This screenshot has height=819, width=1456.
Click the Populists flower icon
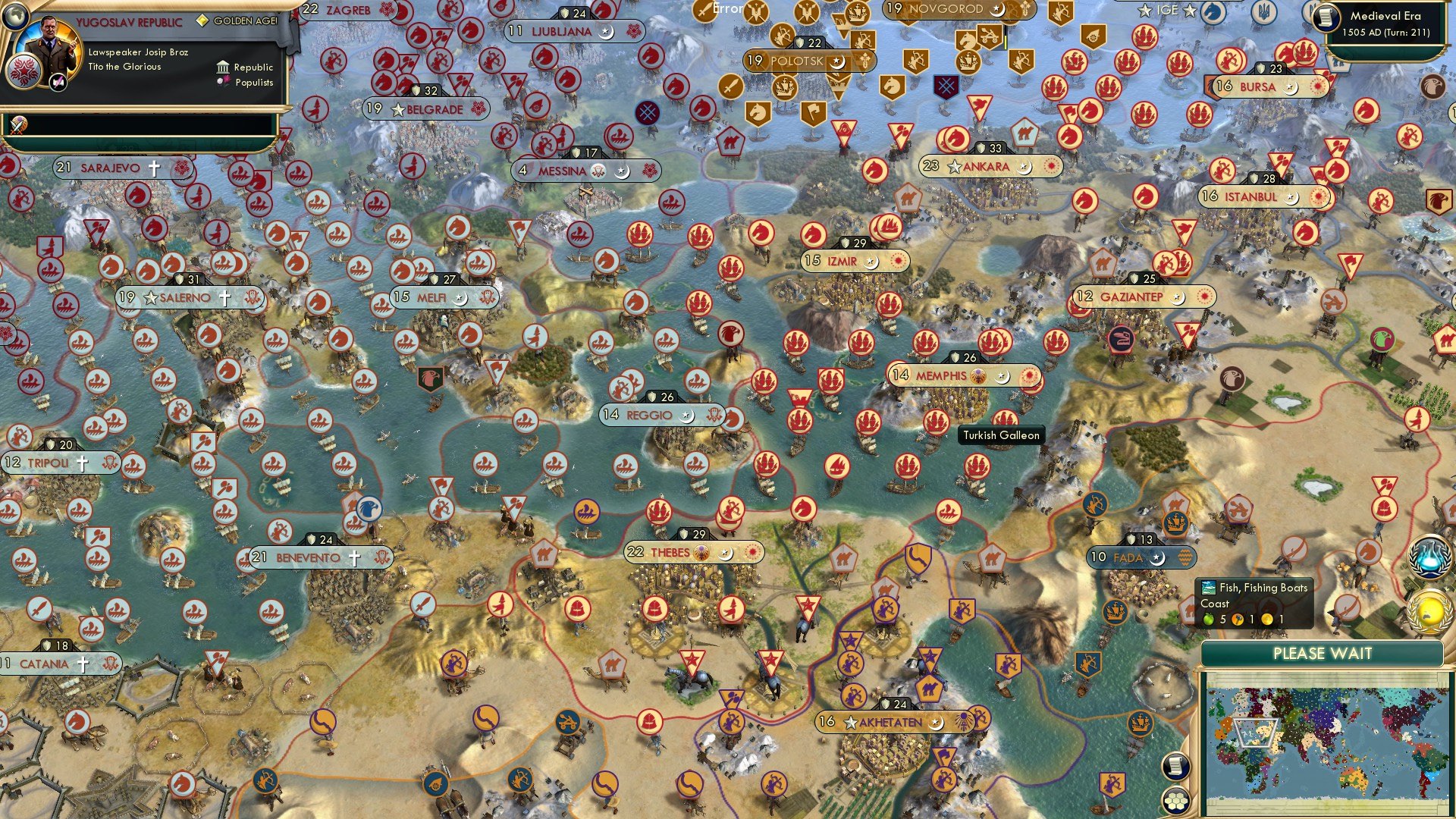224,82
